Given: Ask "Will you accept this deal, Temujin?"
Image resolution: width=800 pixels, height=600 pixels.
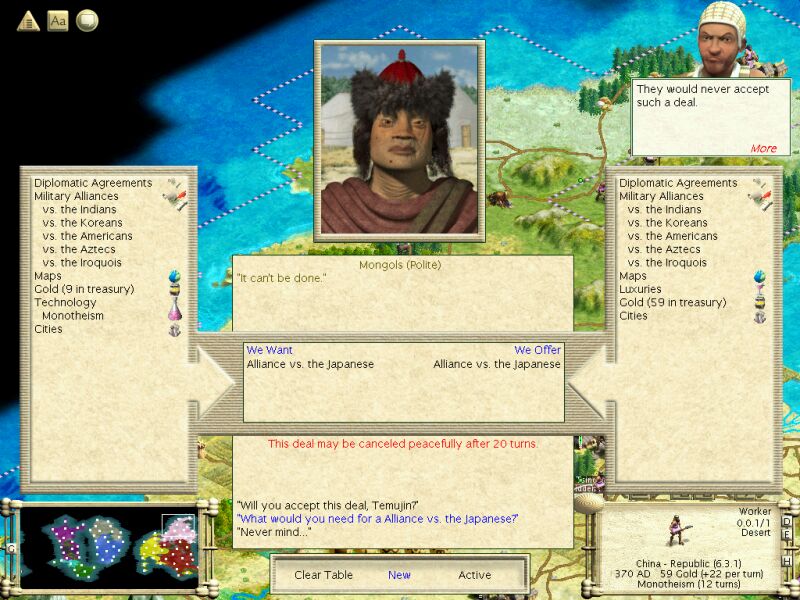Looking at the screenshot, I should [x=328, y=504].
